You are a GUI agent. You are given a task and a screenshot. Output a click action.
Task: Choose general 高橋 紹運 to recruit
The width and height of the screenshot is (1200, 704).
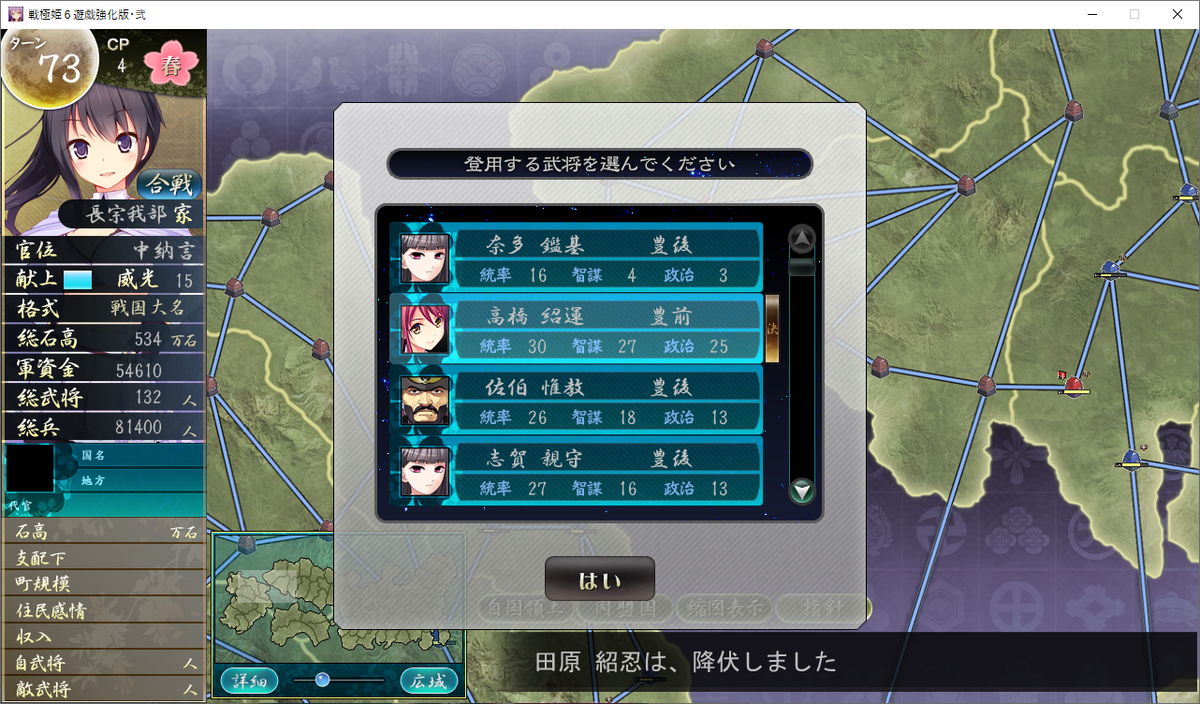pos(577,330)
